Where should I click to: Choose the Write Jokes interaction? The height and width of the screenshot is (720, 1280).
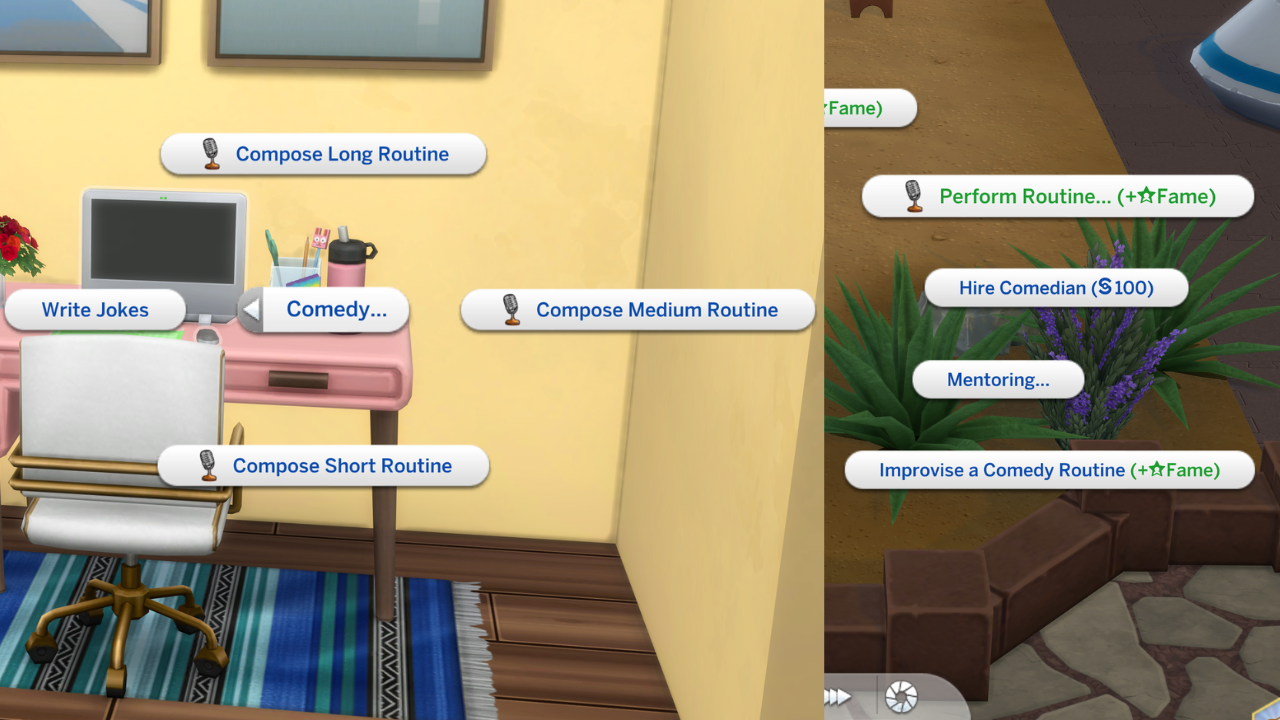(x=94, y=310)
